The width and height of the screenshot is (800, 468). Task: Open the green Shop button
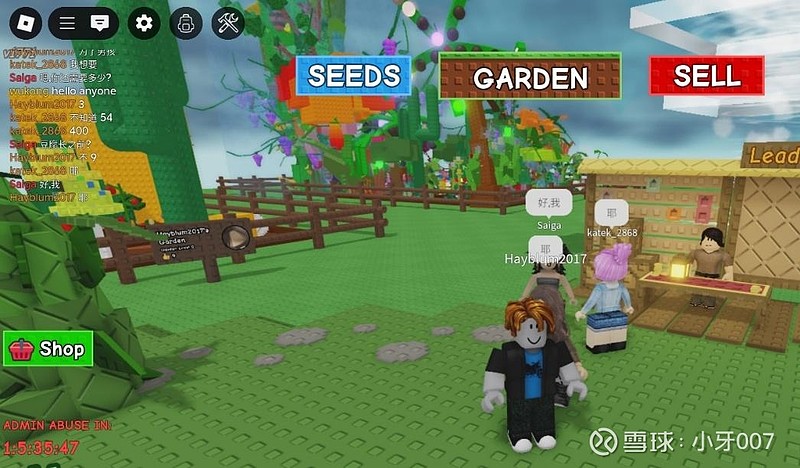(48, 349)
